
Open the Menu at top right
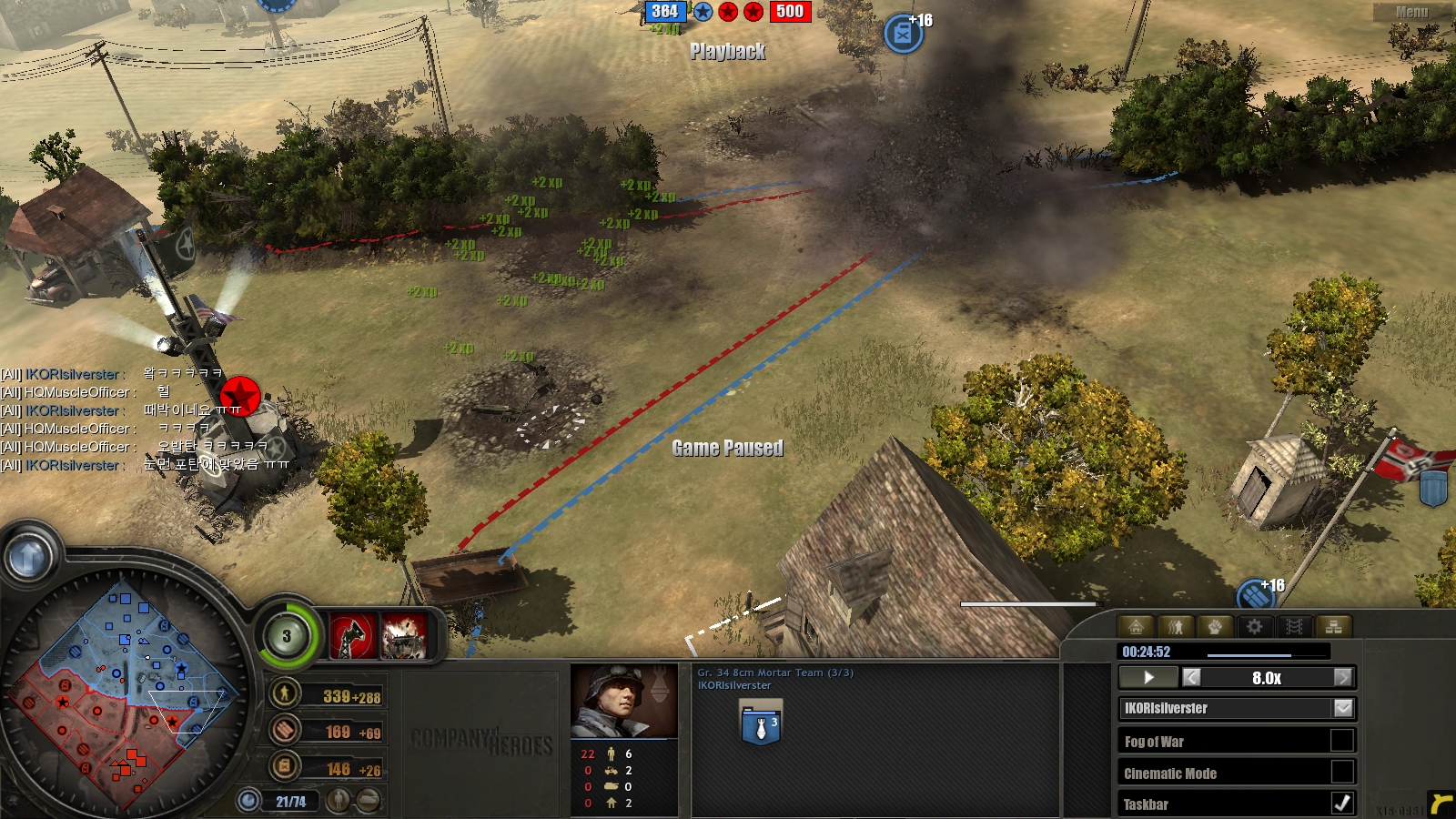(x=1411, y=12)
